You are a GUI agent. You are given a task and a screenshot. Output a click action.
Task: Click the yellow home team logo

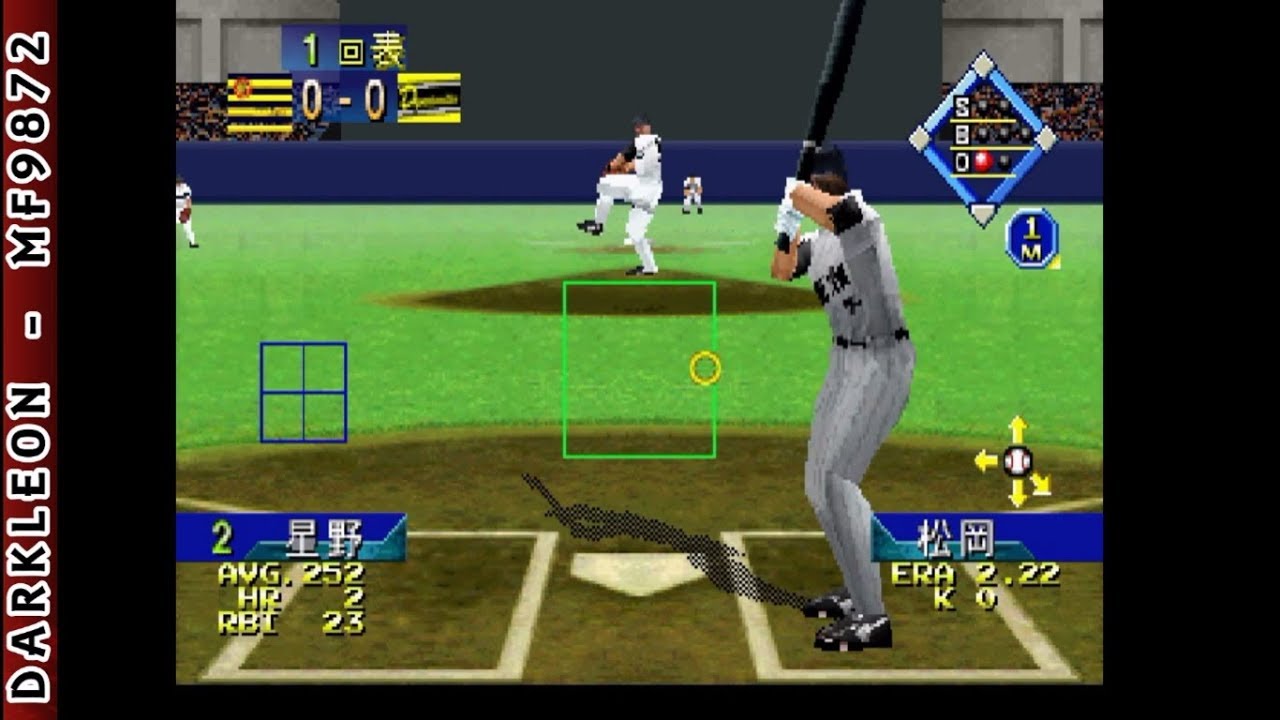(x=429, y=98)
